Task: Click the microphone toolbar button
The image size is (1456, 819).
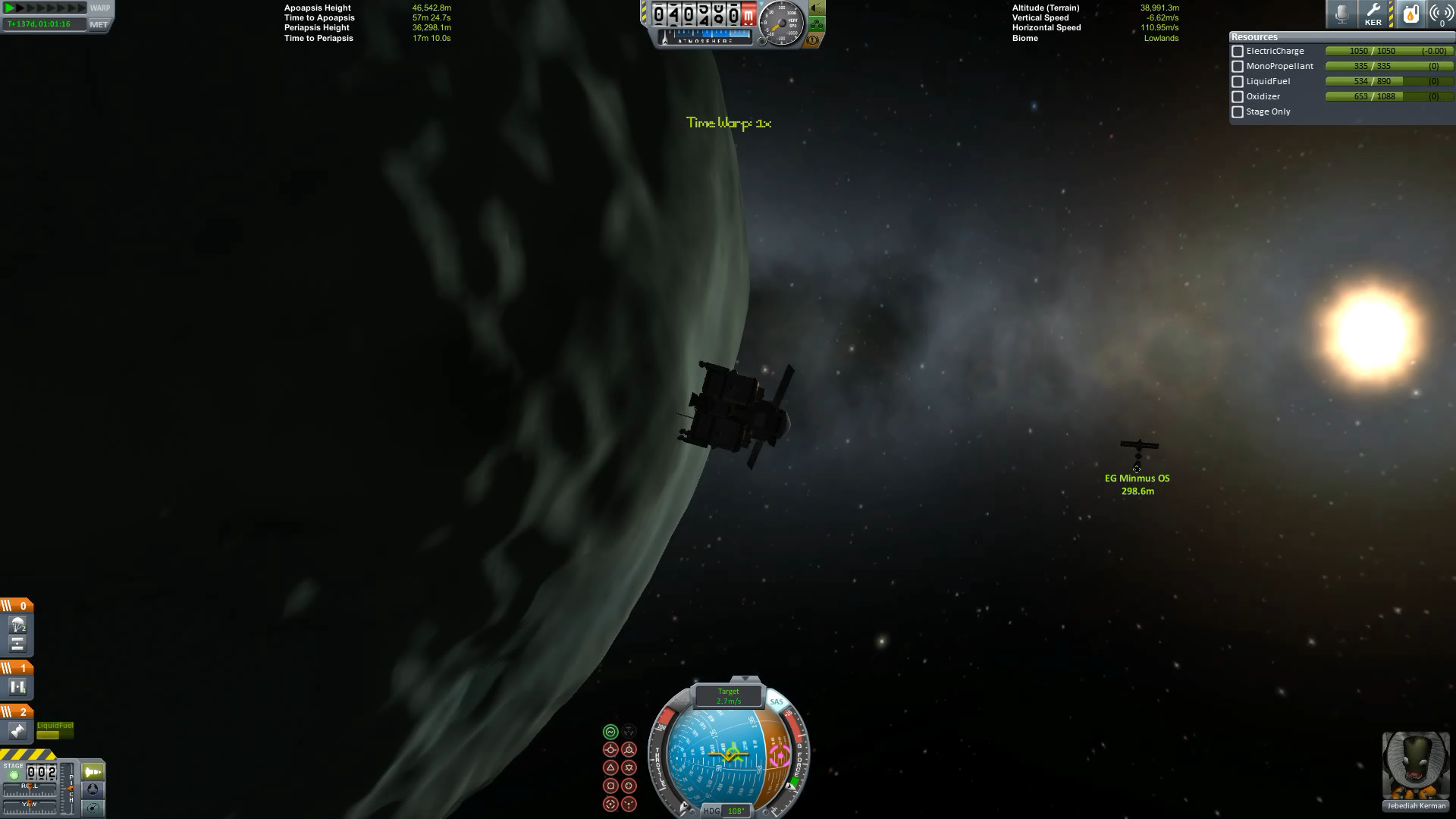Action: (x=1341, y=14)
